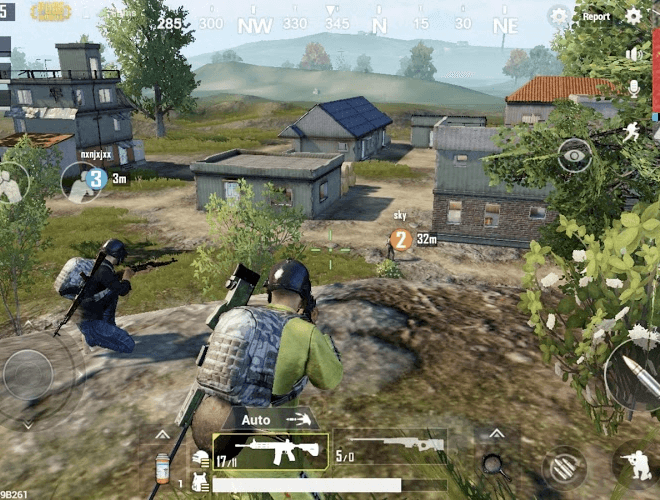Tap the gear icon left of Report
The height and width of the screenshot is (500, 660).
coord(558,16)
